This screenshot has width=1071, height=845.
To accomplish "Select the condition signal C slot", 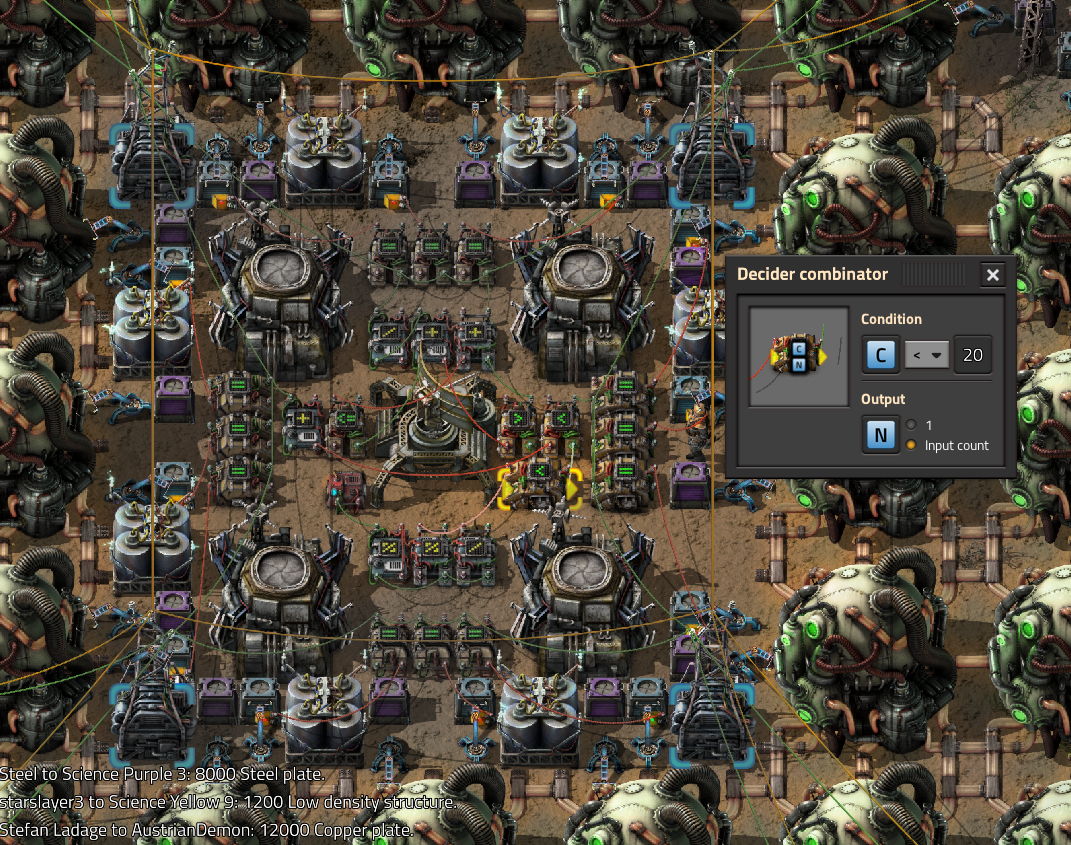I will 880,355.
